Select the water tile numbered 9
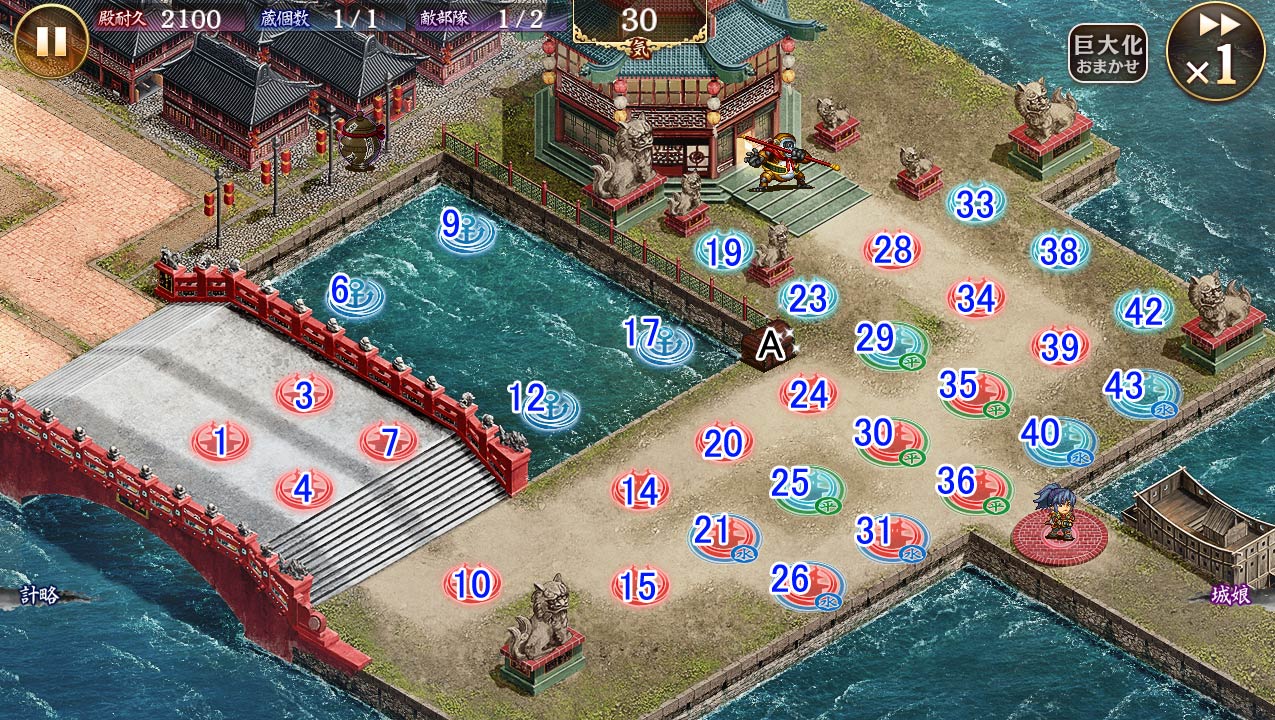This screenshot has height=720, width=1275. pyautogui.click(x=467, y=229)
